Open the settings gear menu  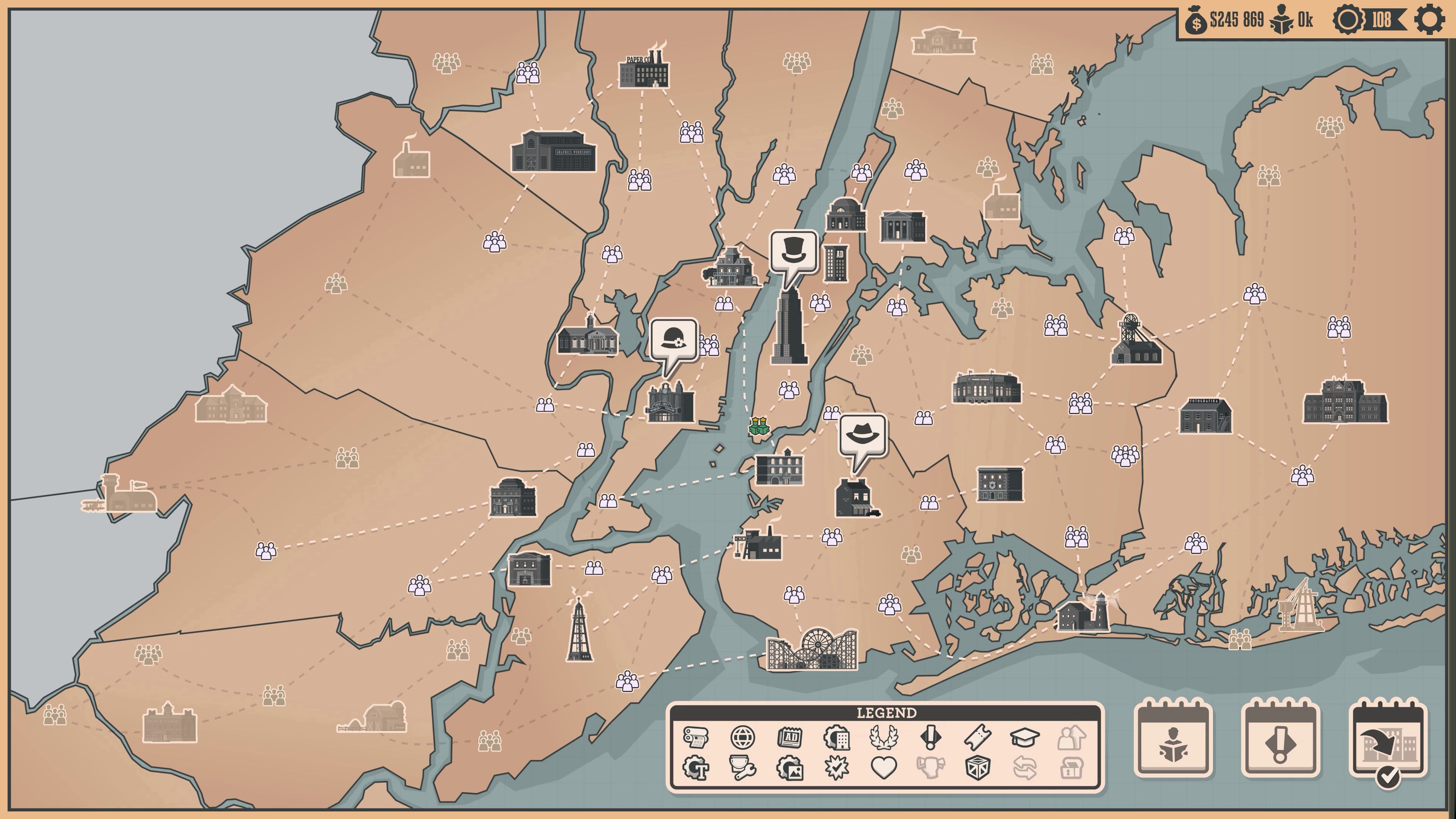(1429, 20)
